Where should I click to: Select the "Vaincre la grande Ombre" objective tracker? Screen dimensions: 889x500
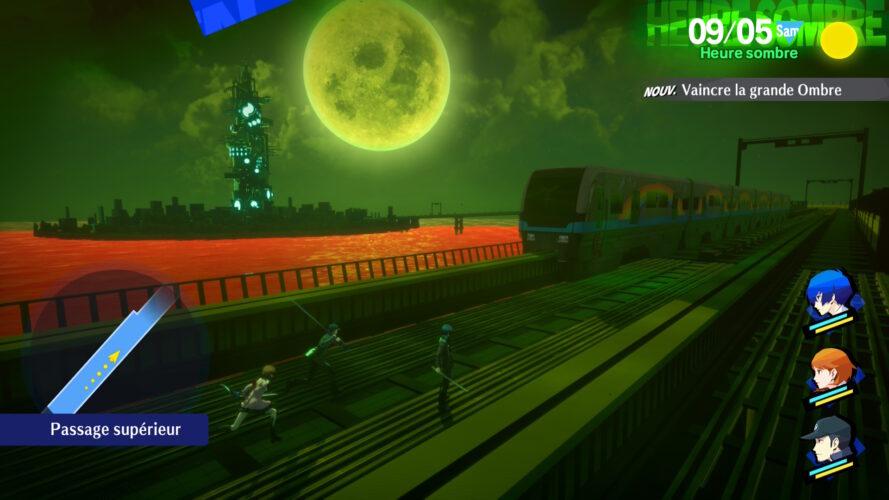tap(762, 91)
